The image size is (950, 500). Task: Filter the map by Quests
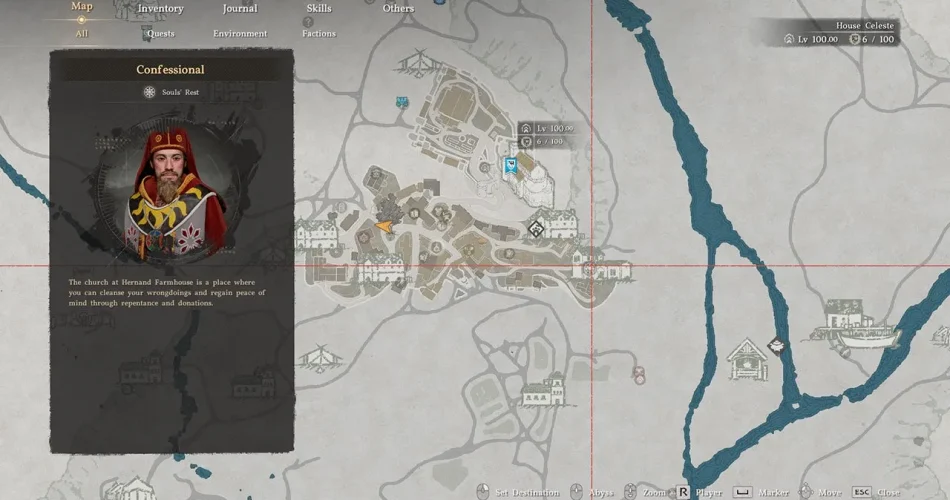(x=160, y=33)
